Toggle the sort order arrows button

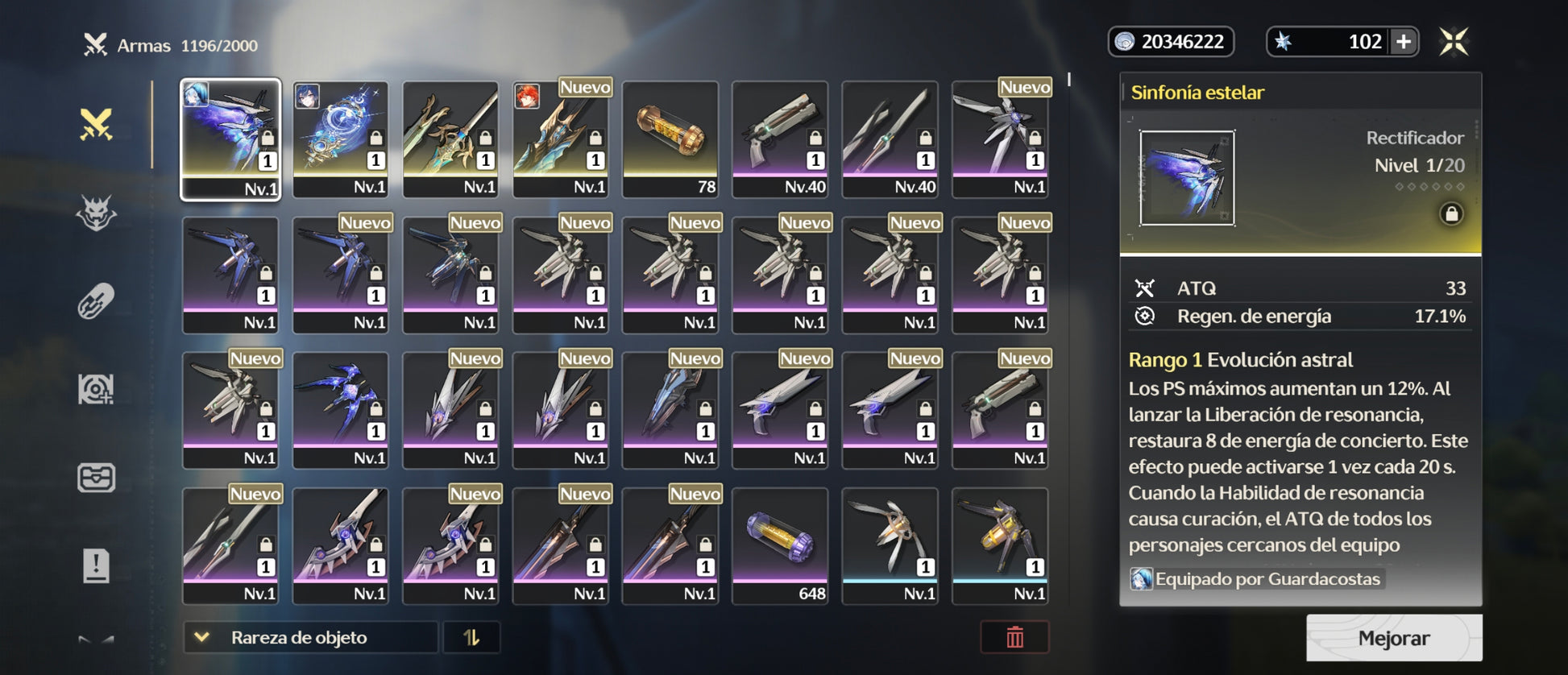[x=471, y=637]
